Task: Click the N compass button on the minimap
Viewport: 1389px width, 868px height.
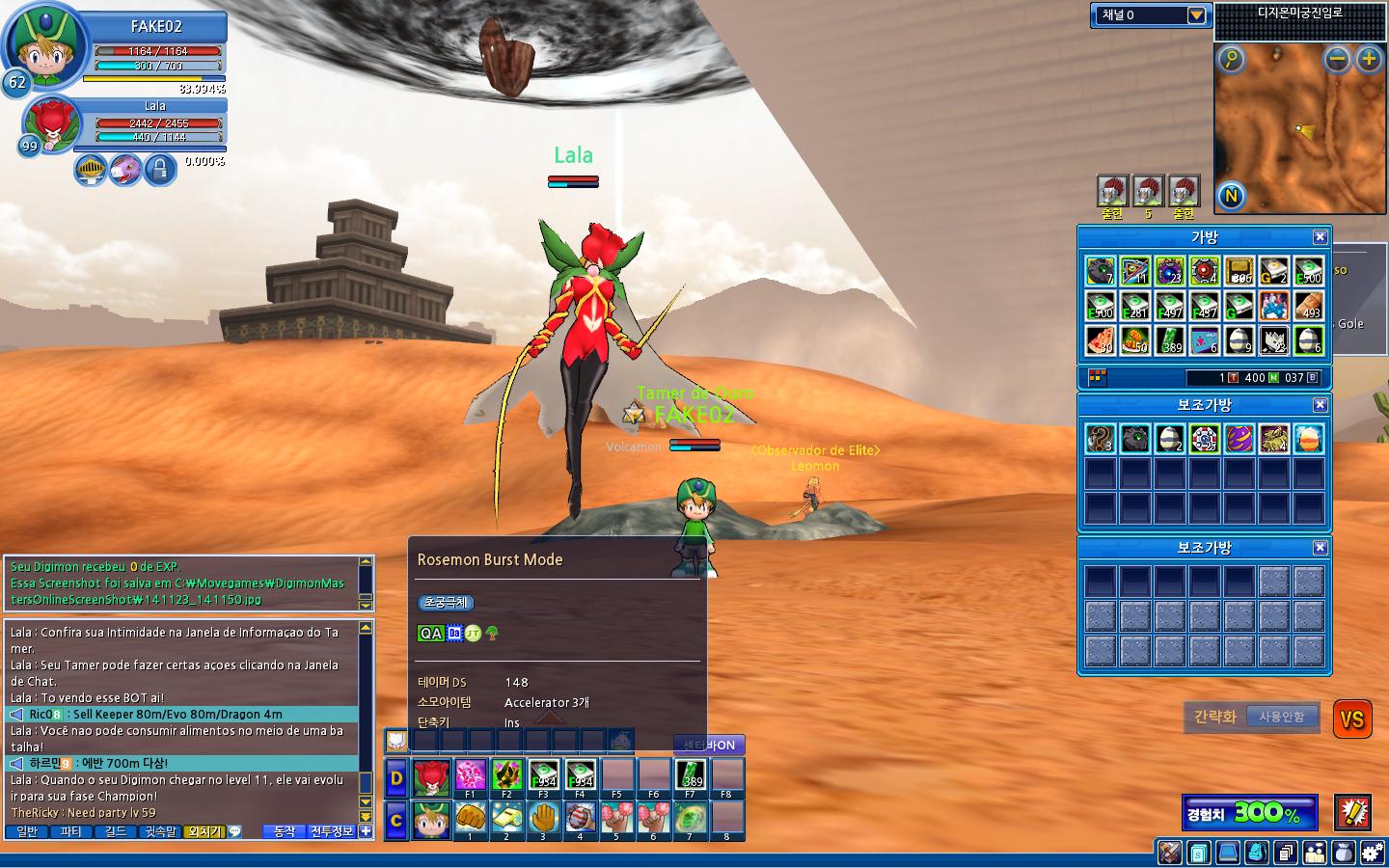Action: [x=1231, y=197]
